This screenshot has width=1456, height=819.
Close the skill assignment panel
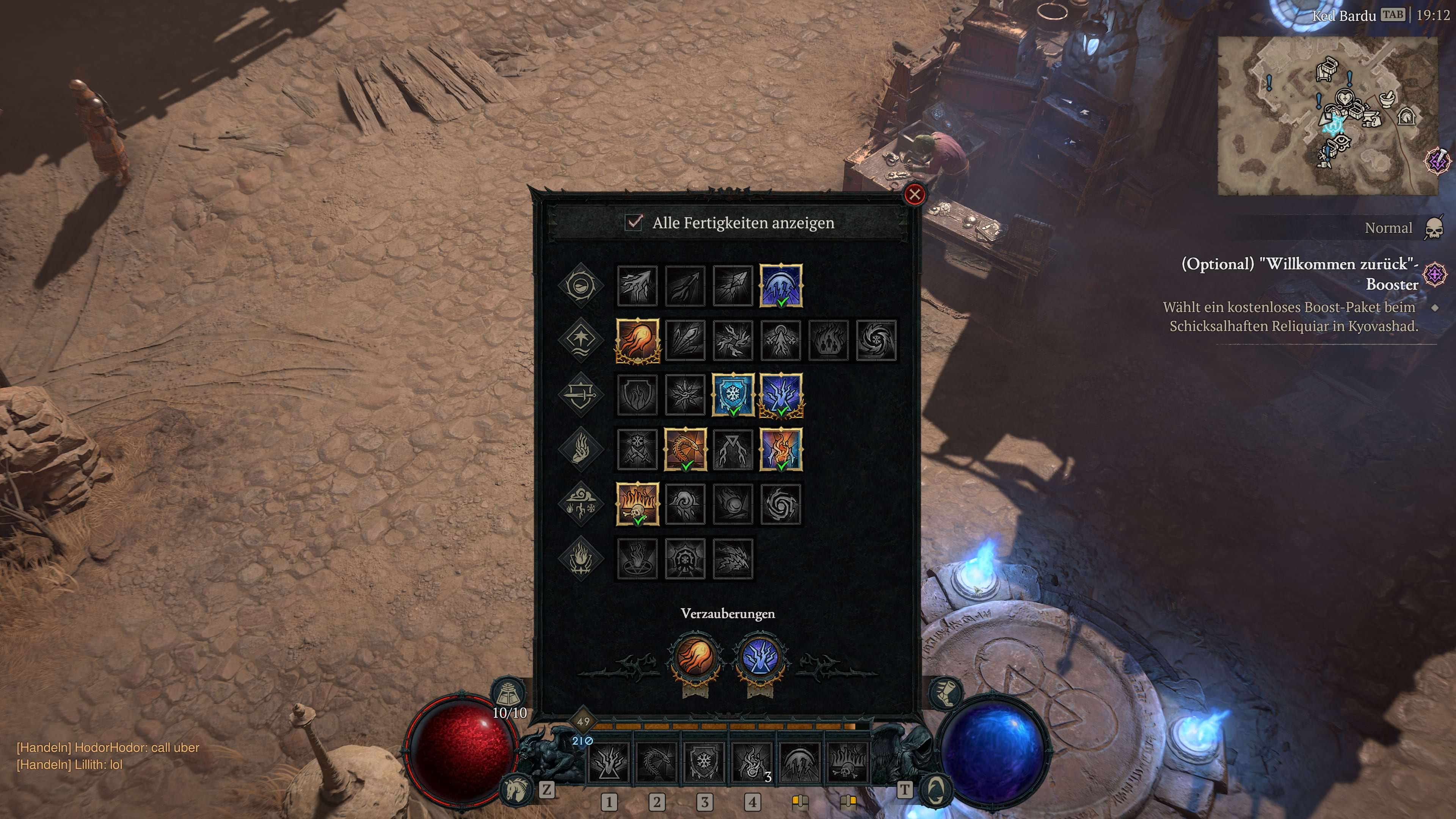[914, 195]
